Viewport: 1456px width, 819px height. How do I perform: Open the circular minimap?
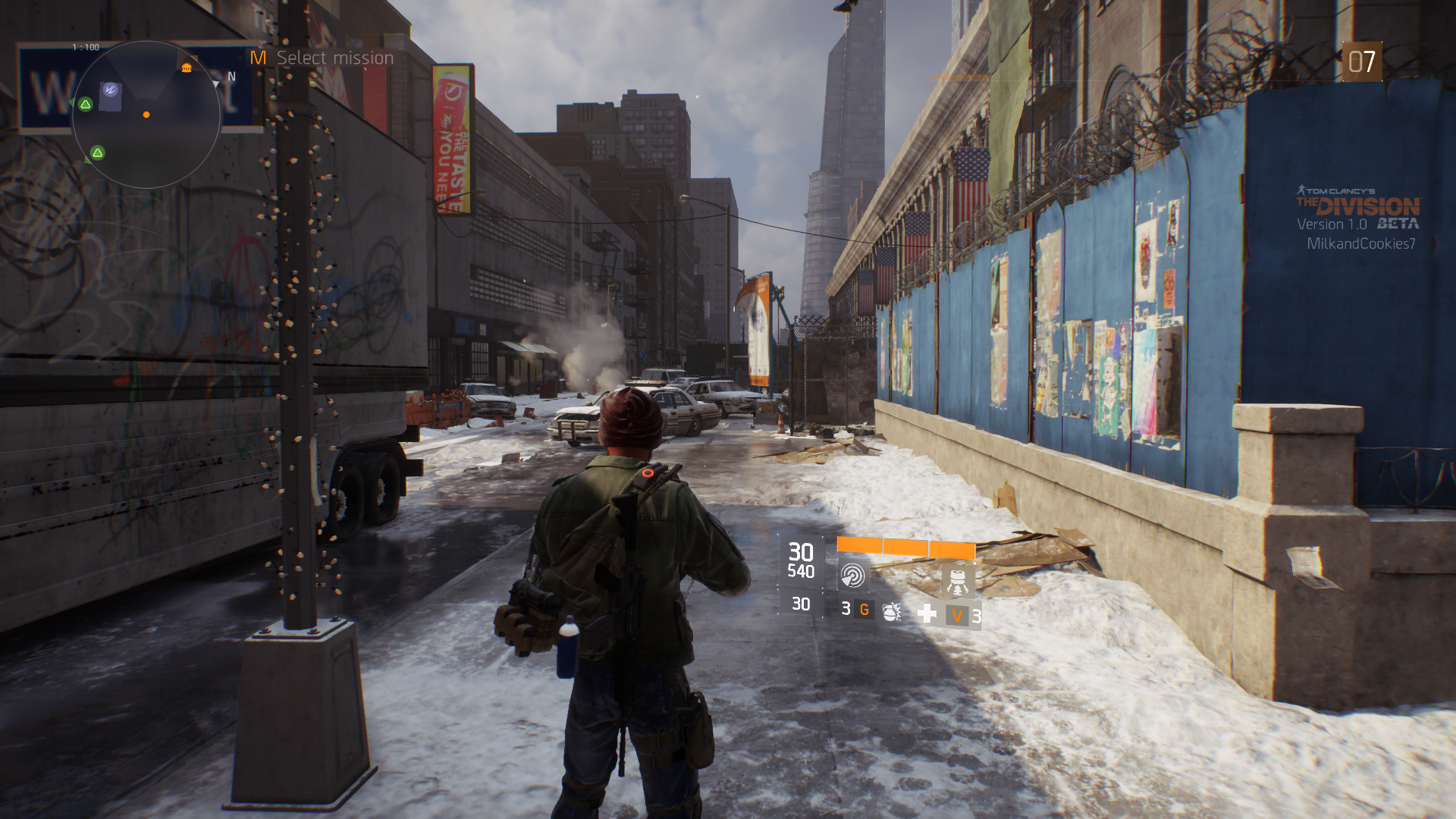146,115
